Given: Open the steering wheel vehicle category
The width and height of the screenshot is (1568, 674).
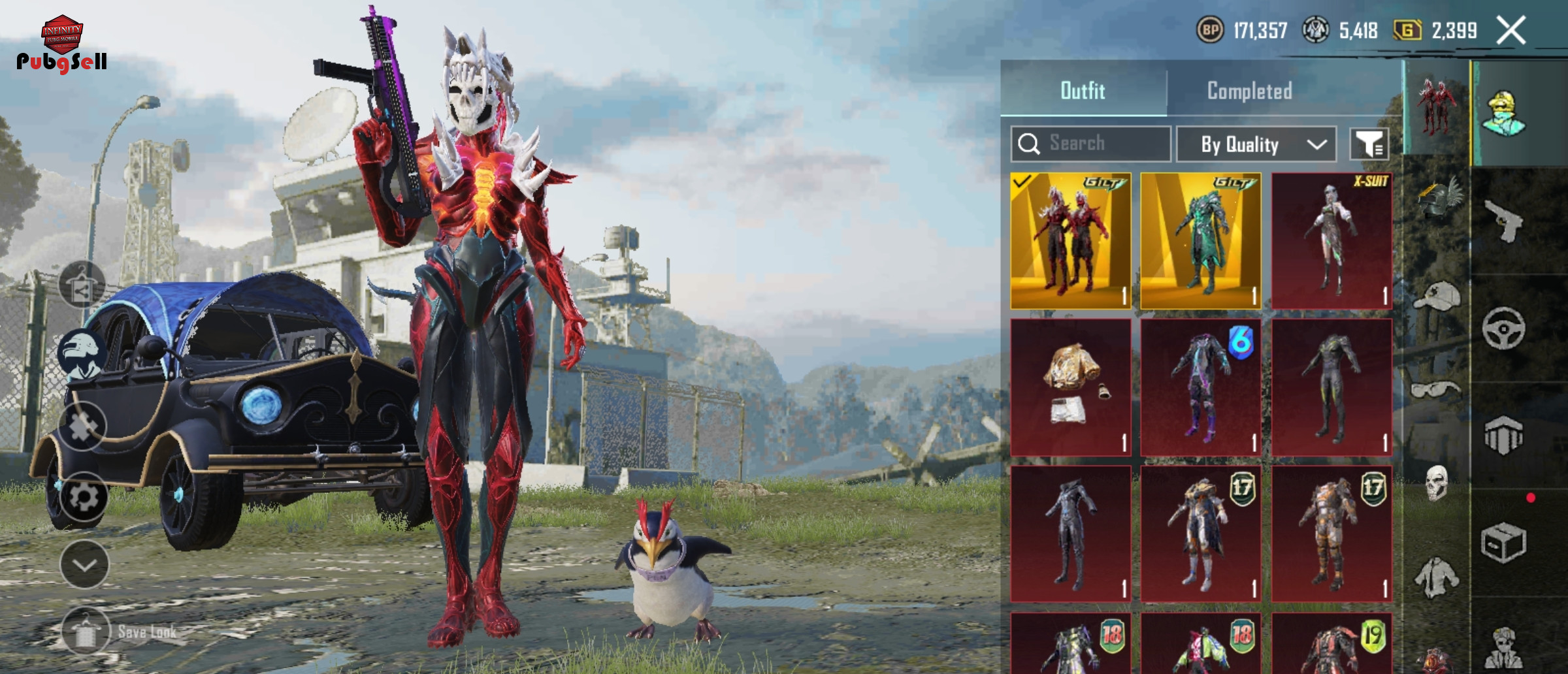Looking at the screenshot, I should click(1504, 329).
